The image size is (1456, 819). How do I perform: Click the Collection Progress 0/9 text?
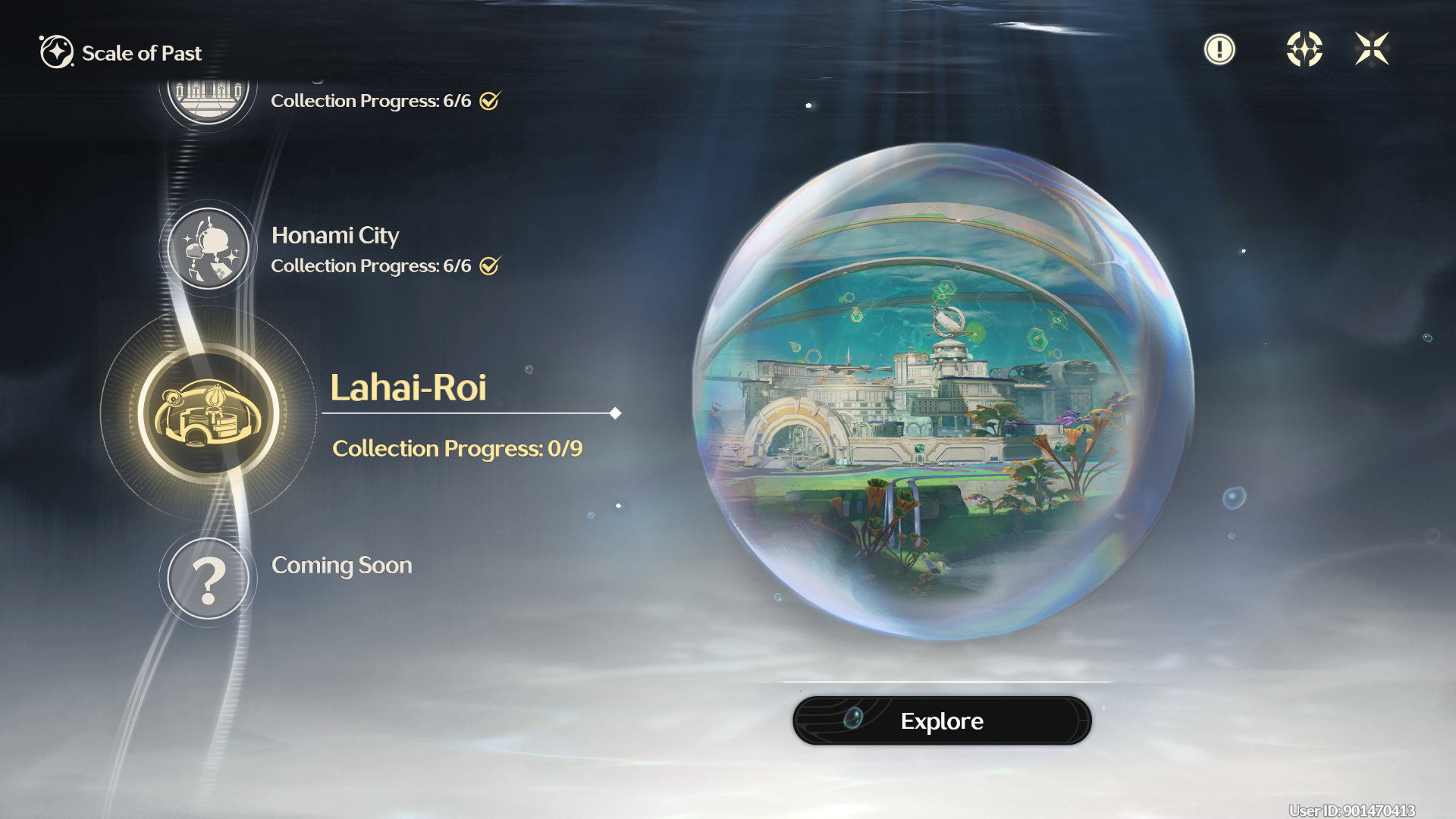coord(457,448)
